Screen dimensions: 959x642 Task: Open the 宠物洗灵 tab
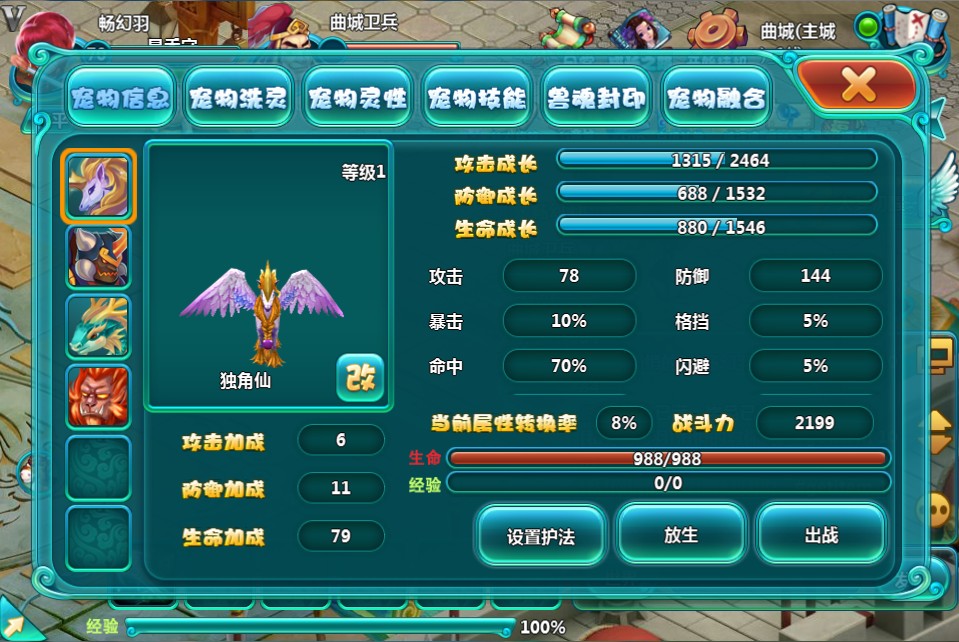pos(239,98)
